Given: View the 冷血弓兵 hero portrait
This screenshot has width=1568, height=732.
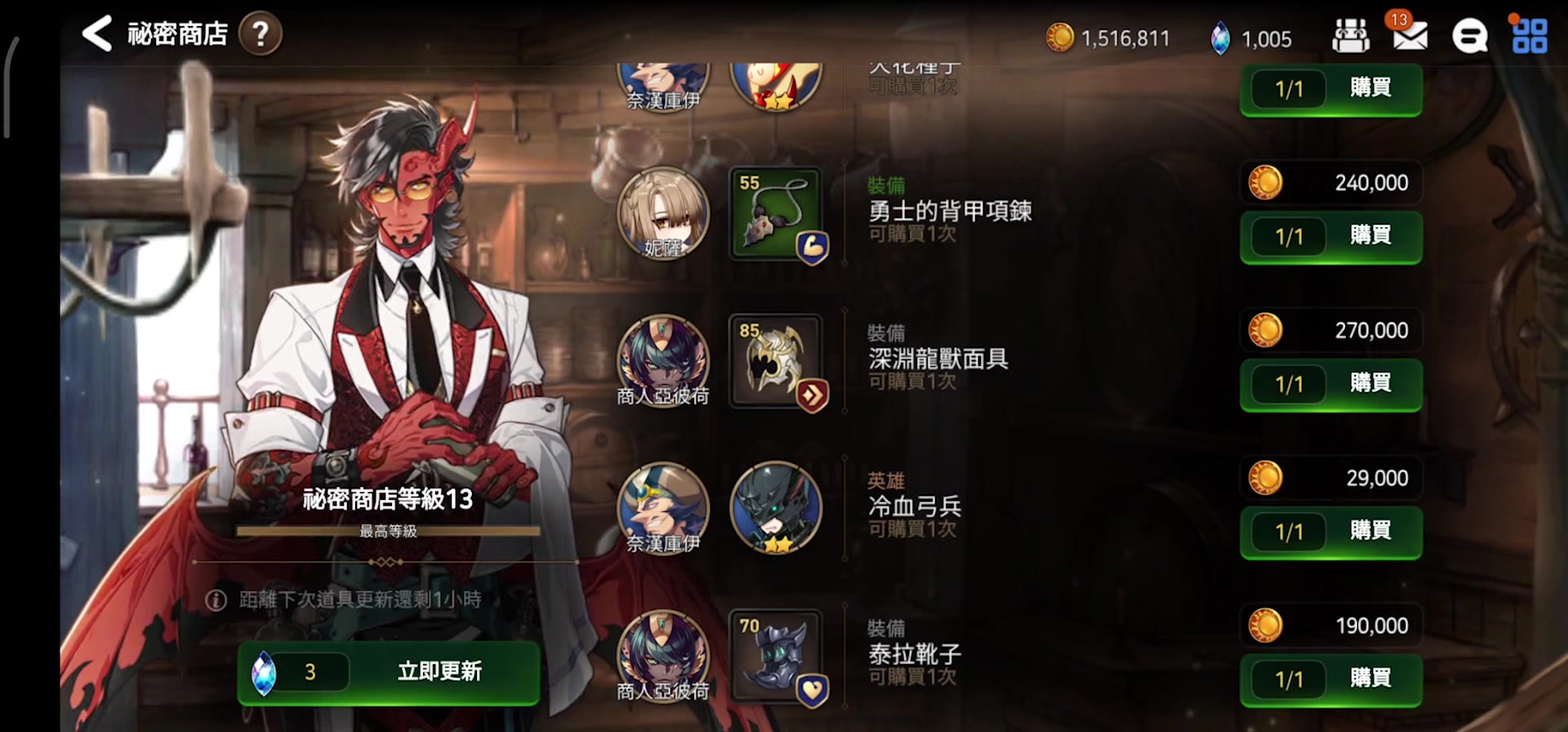Looking at the screenshot, I should (x=776, y=508).
